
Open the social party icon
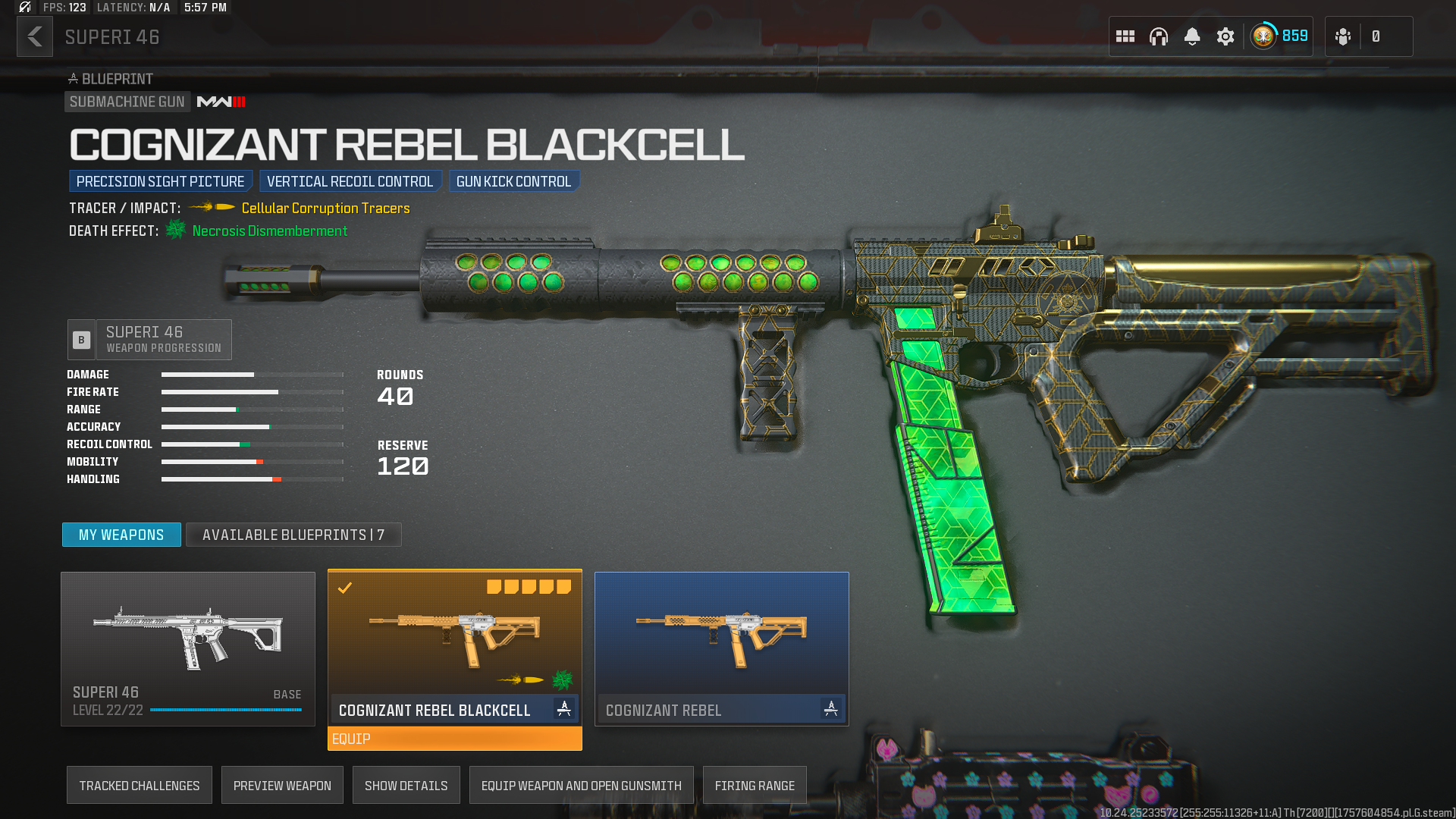[x=1343, y=36]
